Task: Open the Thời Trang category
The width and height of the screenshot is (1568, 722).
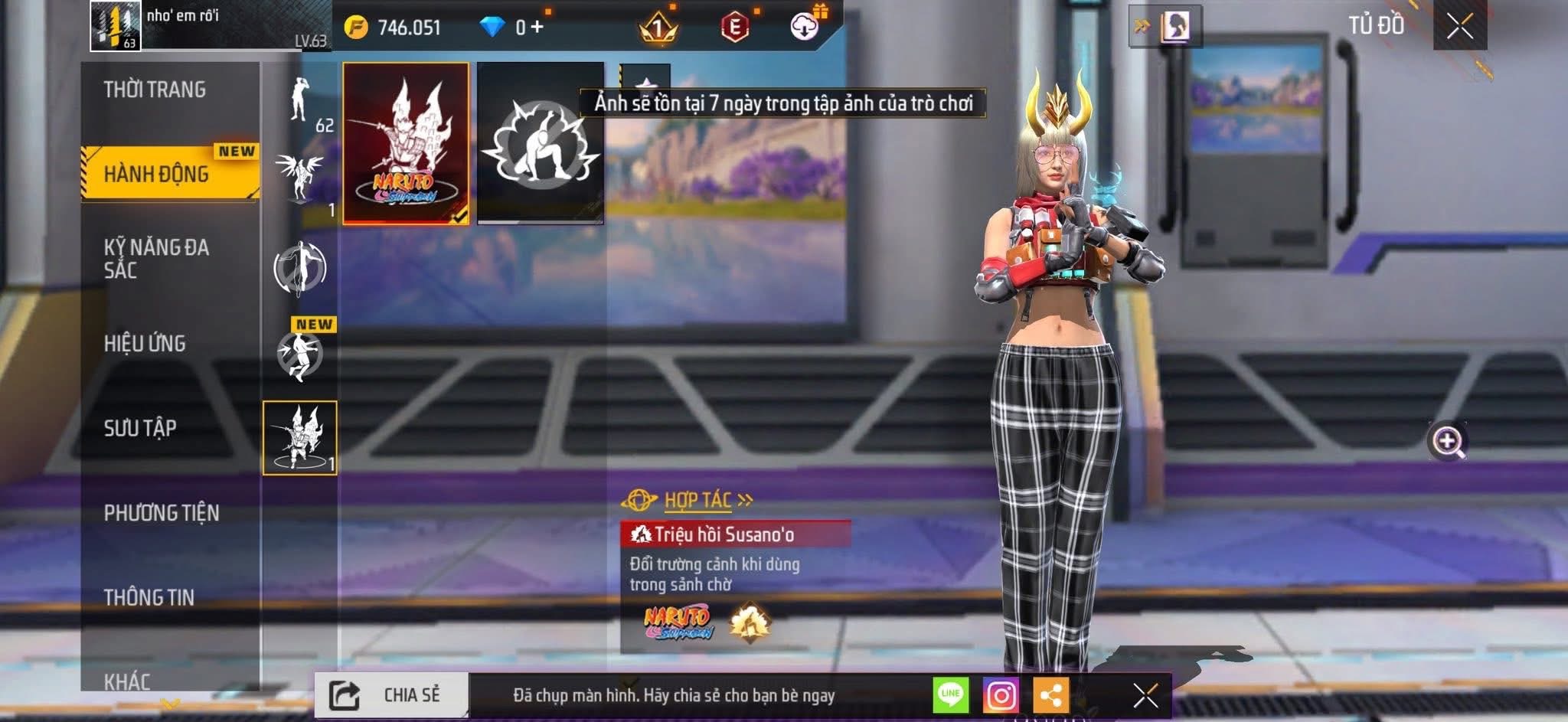Action: pos(155,90)
